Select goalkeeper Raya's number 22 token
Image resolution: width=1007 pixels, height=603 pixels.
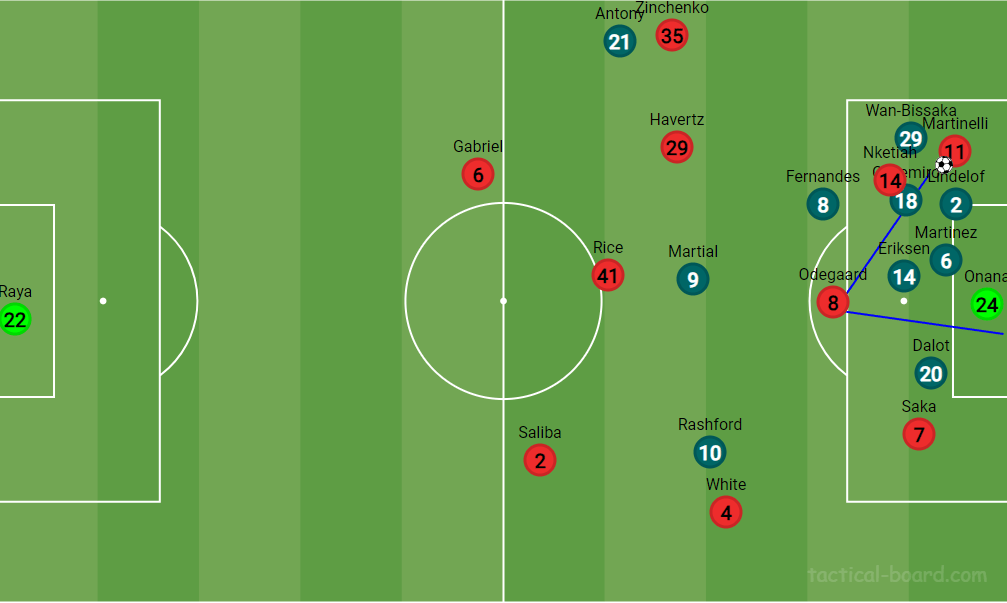tap(15, 320)
